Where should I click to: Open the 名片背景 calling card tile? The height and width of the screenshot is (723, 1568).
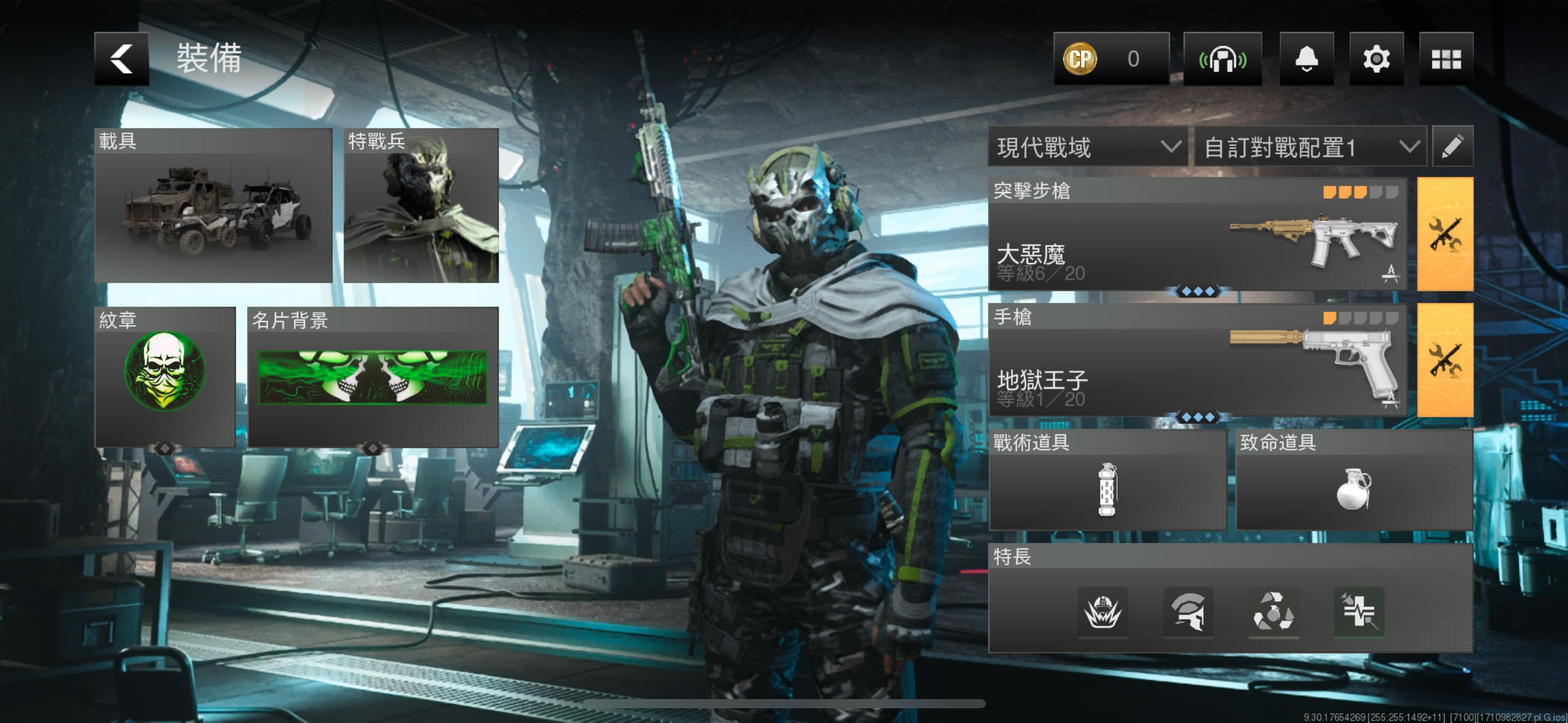pos(373,377)
